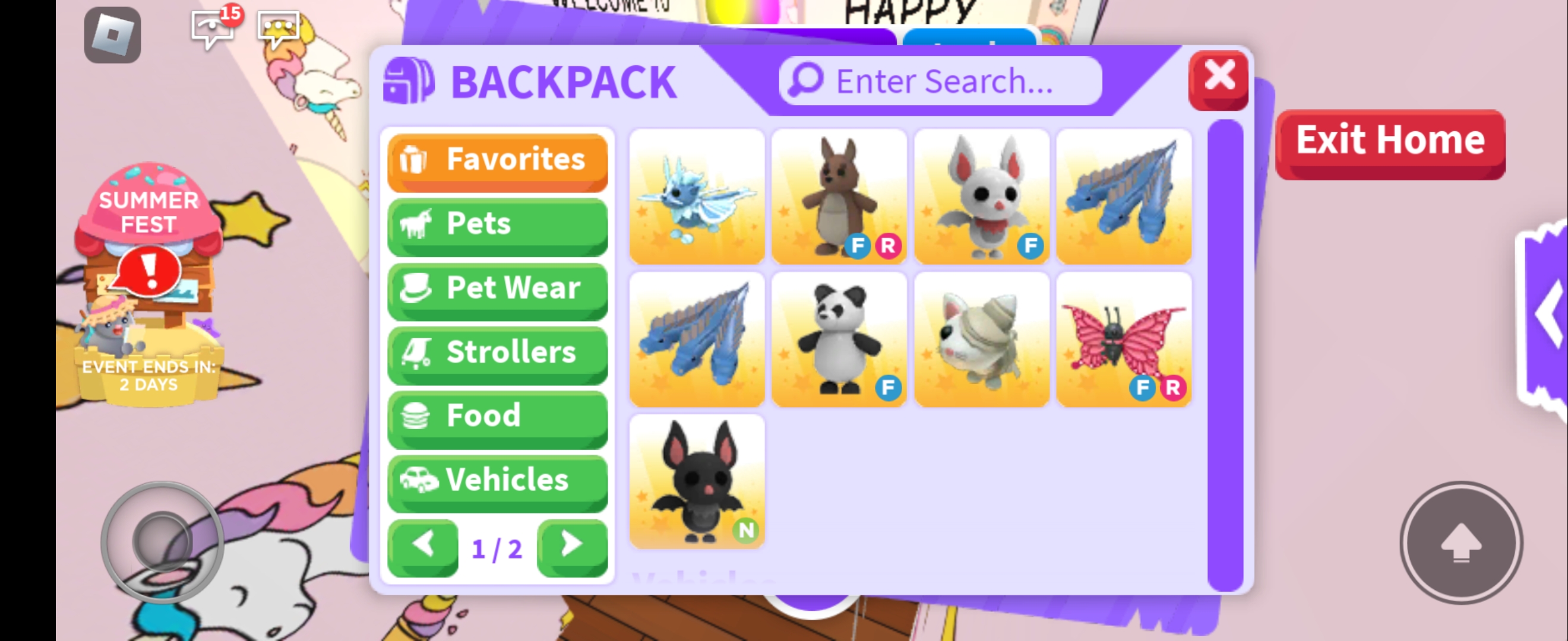The image size is (1568, 641).
Task: Open the Roblox menu
Action: tap(112, 34)
